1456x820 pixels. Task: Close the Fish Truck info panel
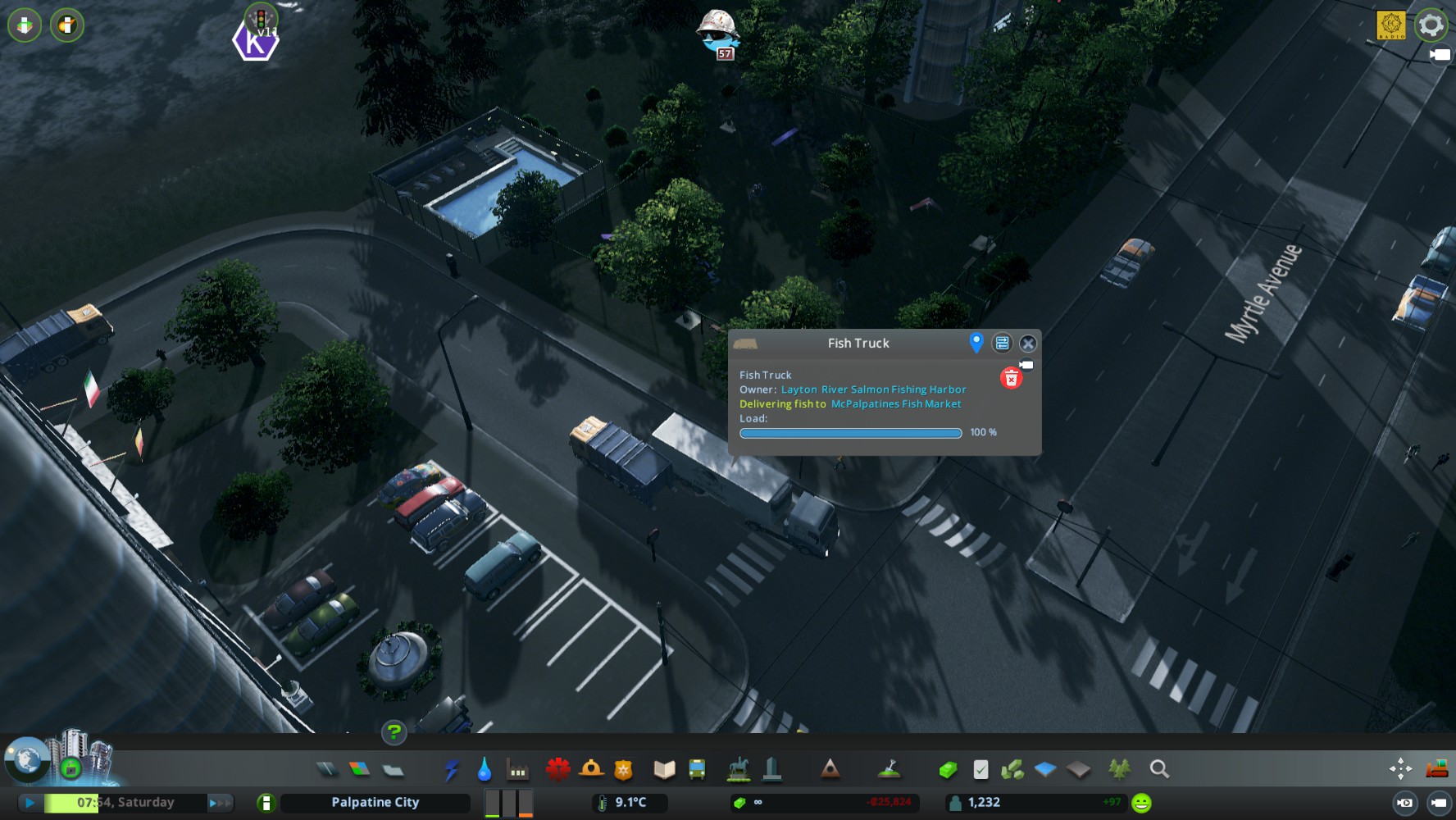pyautogui.click(x=1027, y=344)
